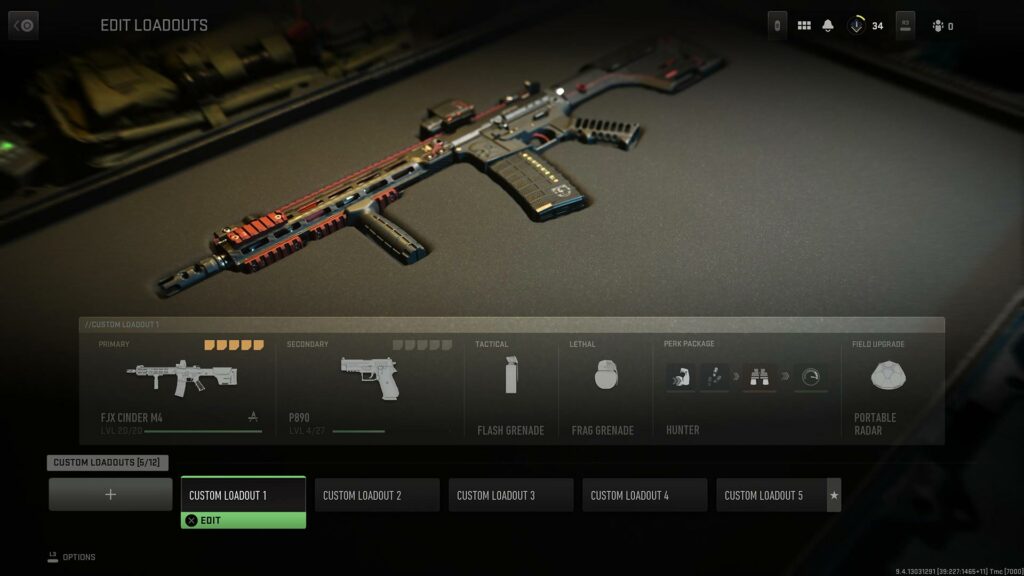Viewport: 1024px width, 576px height.
Task: Select Custom Loadout 1 tile
Action: (243, 494)
